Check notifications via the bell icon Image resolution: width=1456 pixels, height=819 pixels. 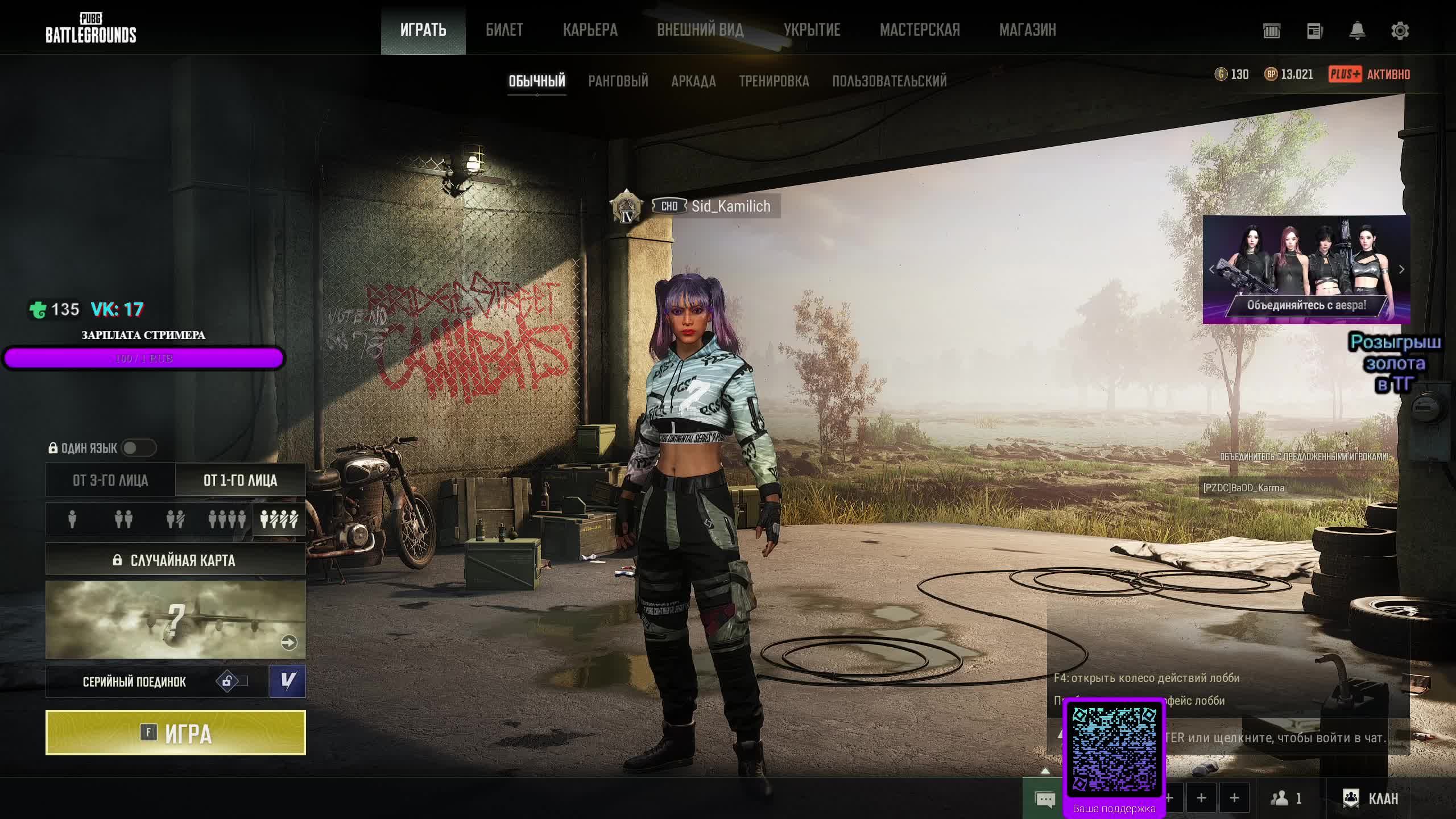pos(1357,31)
